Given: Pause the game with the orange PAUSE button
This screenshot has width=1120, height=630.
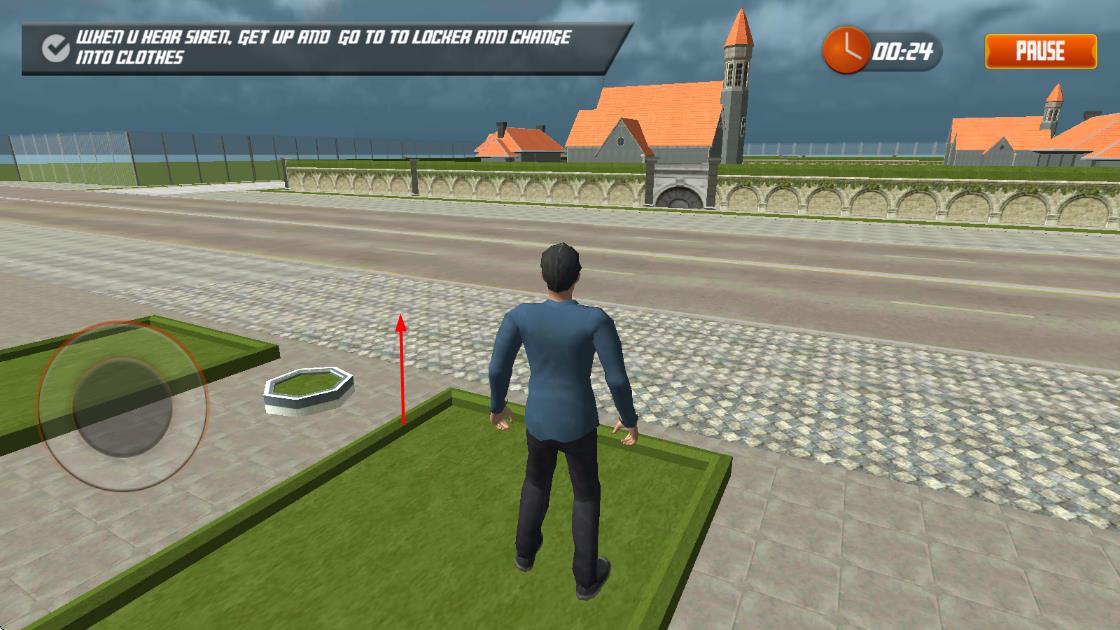Looking at the screenshot, I should 1040,51.
